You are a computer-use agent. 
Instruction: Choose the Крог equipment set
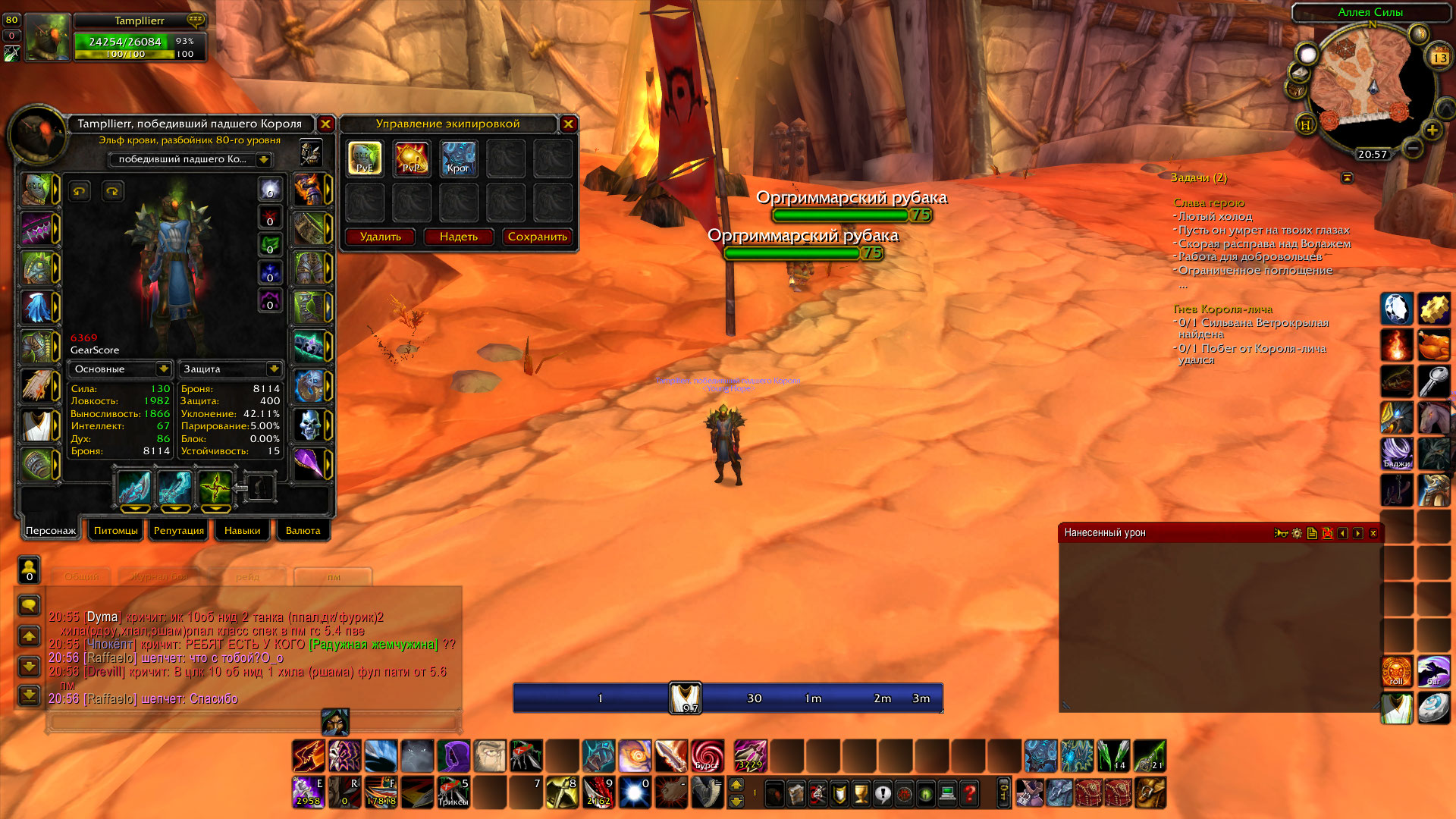pyautogui.click(x=459, y=158)
